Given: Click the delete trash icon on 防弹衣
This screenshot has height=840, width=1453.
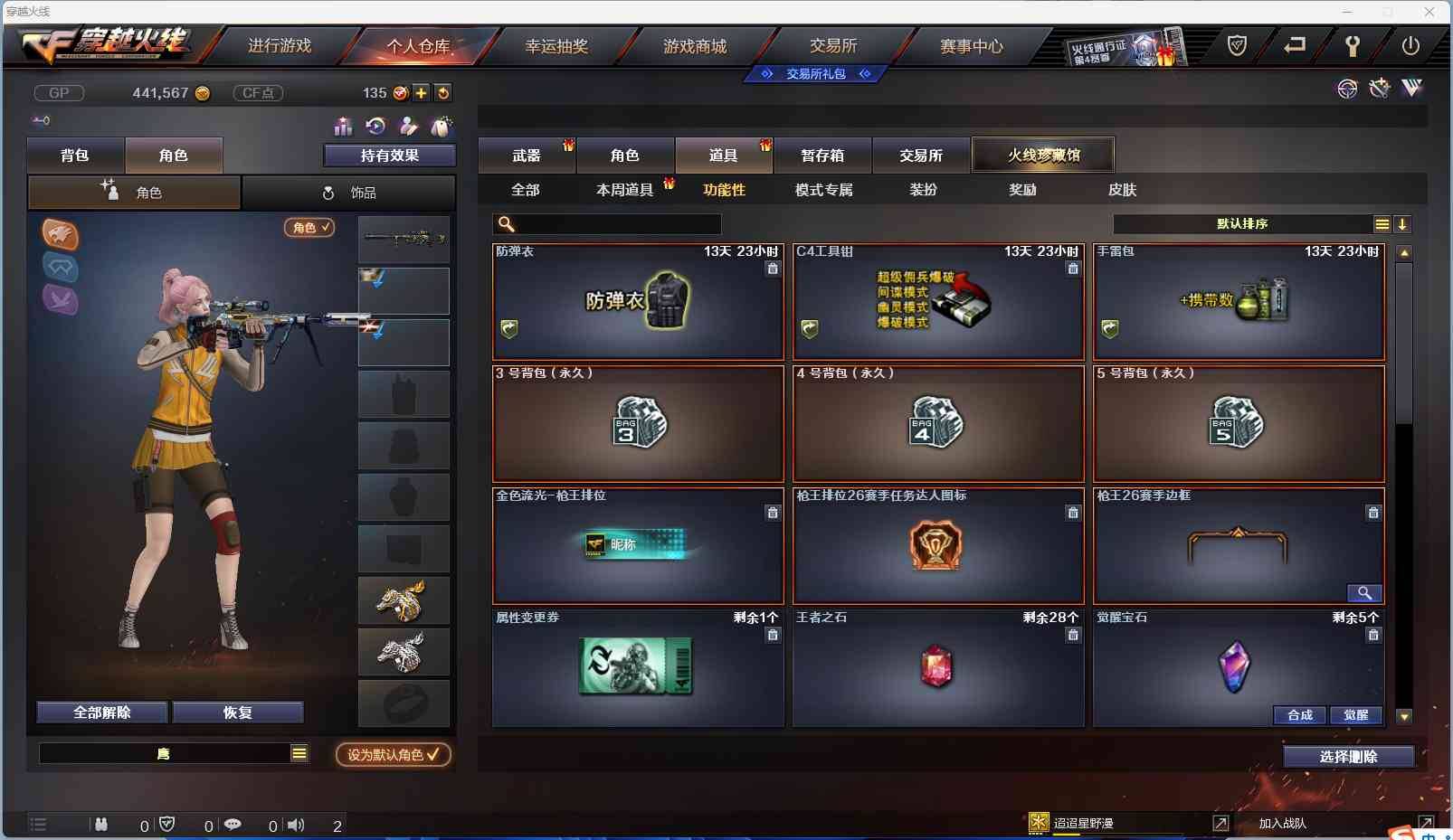Looking at the screenshot, I should [x=774, y=269].
